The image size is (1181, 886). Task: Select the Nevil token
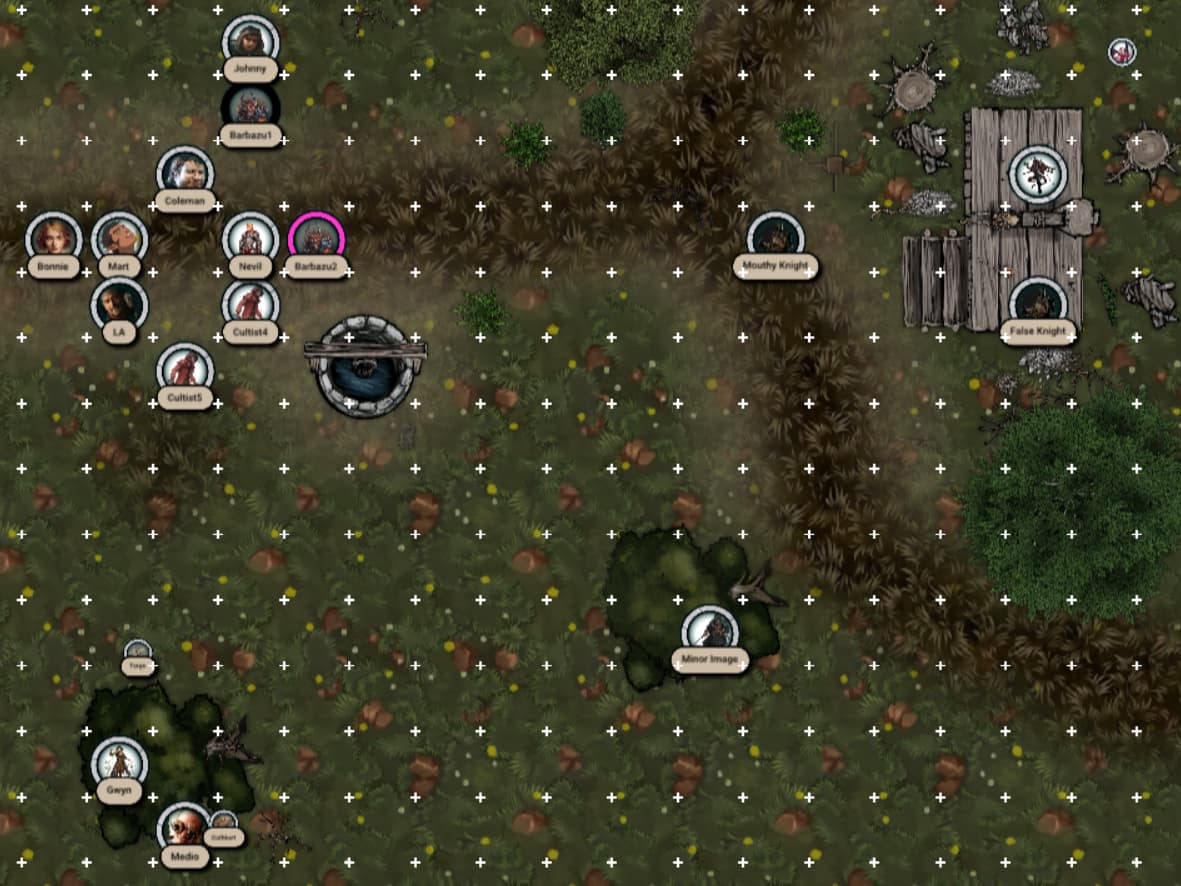250,239
